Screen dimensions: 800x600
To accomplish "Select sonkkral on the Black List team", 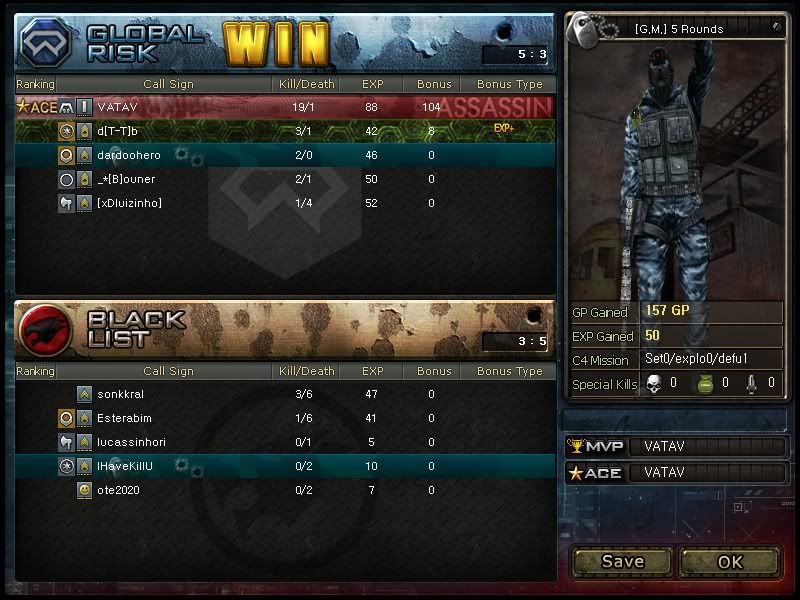I will tap(285, 394).
